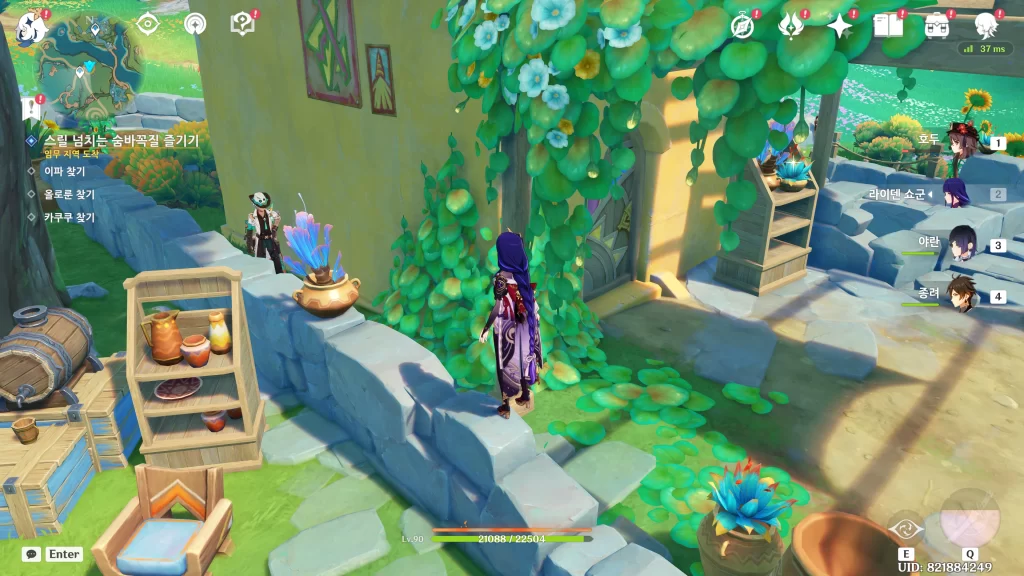Select party member 라이덴 쇼군
The height and width of the screenshot is (576, 1024).
[958, 194]
